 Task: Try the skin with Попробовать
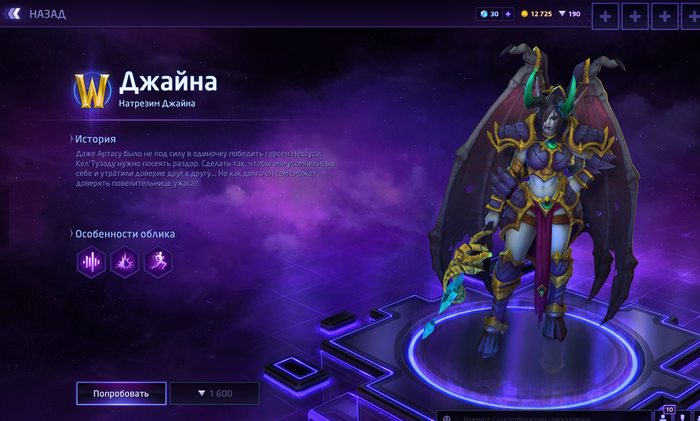pos(121,393)
